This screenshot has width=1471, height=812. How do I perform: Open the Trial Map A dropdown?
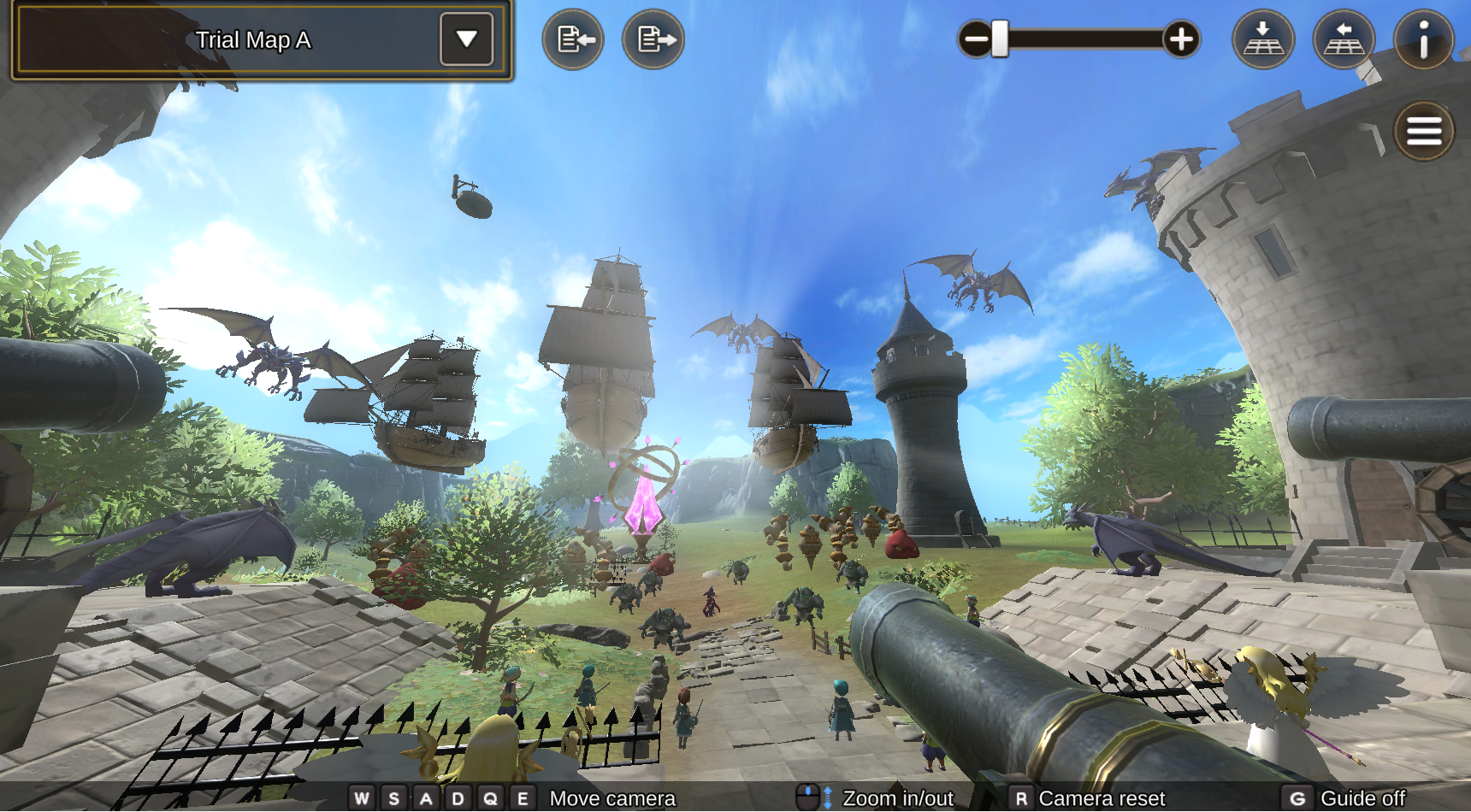[466, 39]
